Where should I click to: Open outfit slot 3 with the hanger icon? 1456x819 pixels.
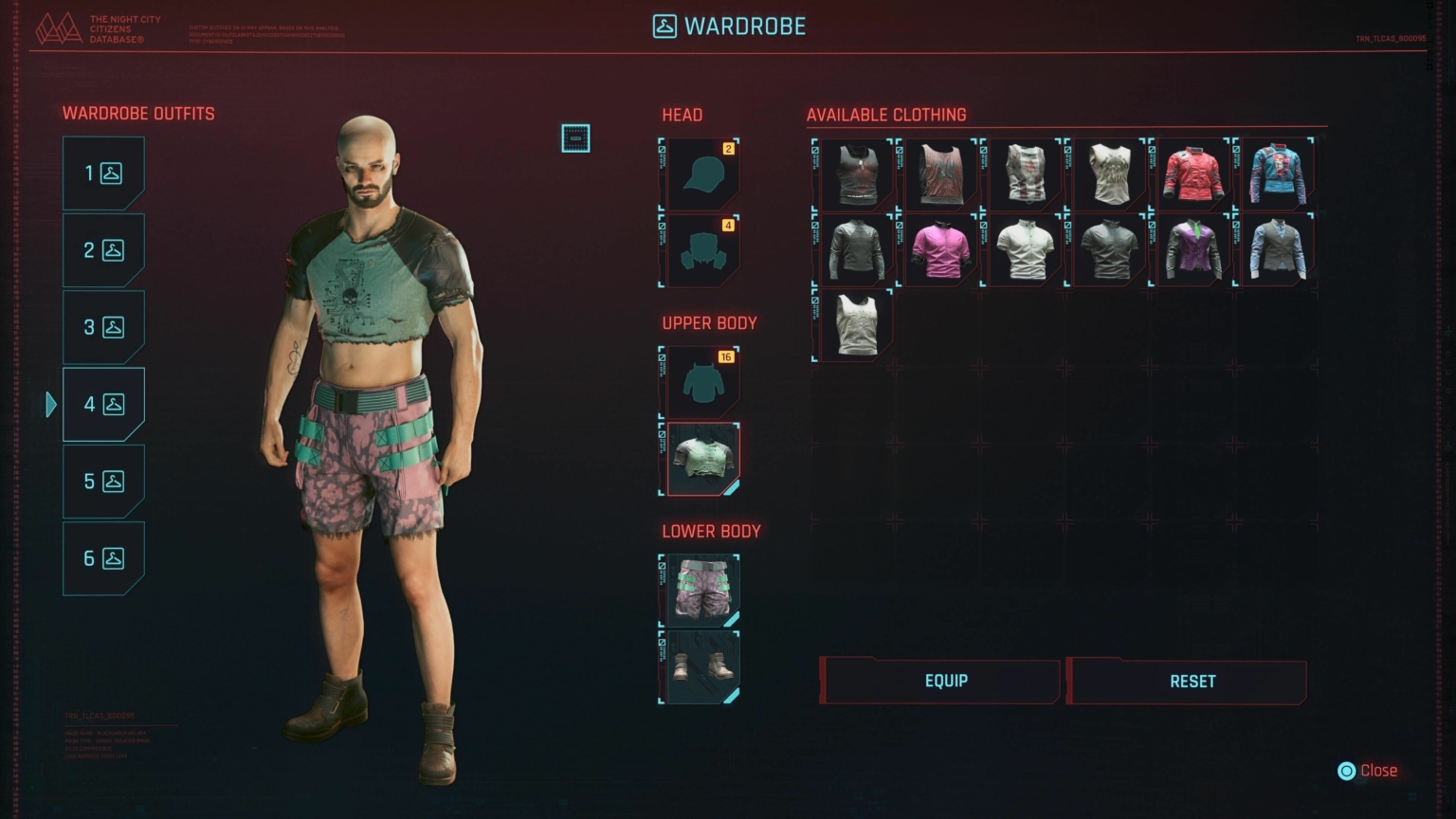point(102,327)
